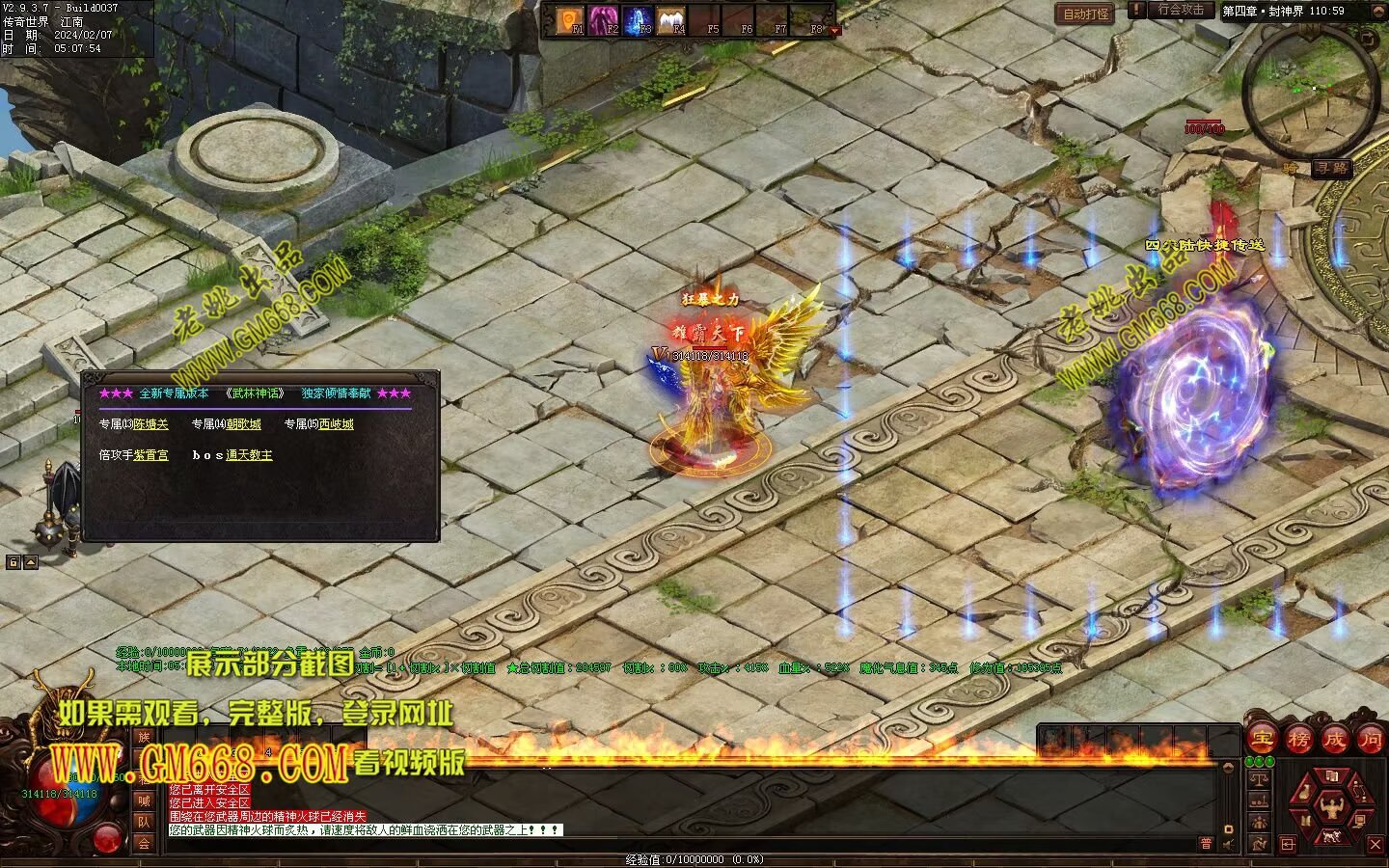Image resolution: width=1389 pixels, height=868 pixels.
Task: Open the 榜 ranking round button
Action: click(x=1298, y=739)
